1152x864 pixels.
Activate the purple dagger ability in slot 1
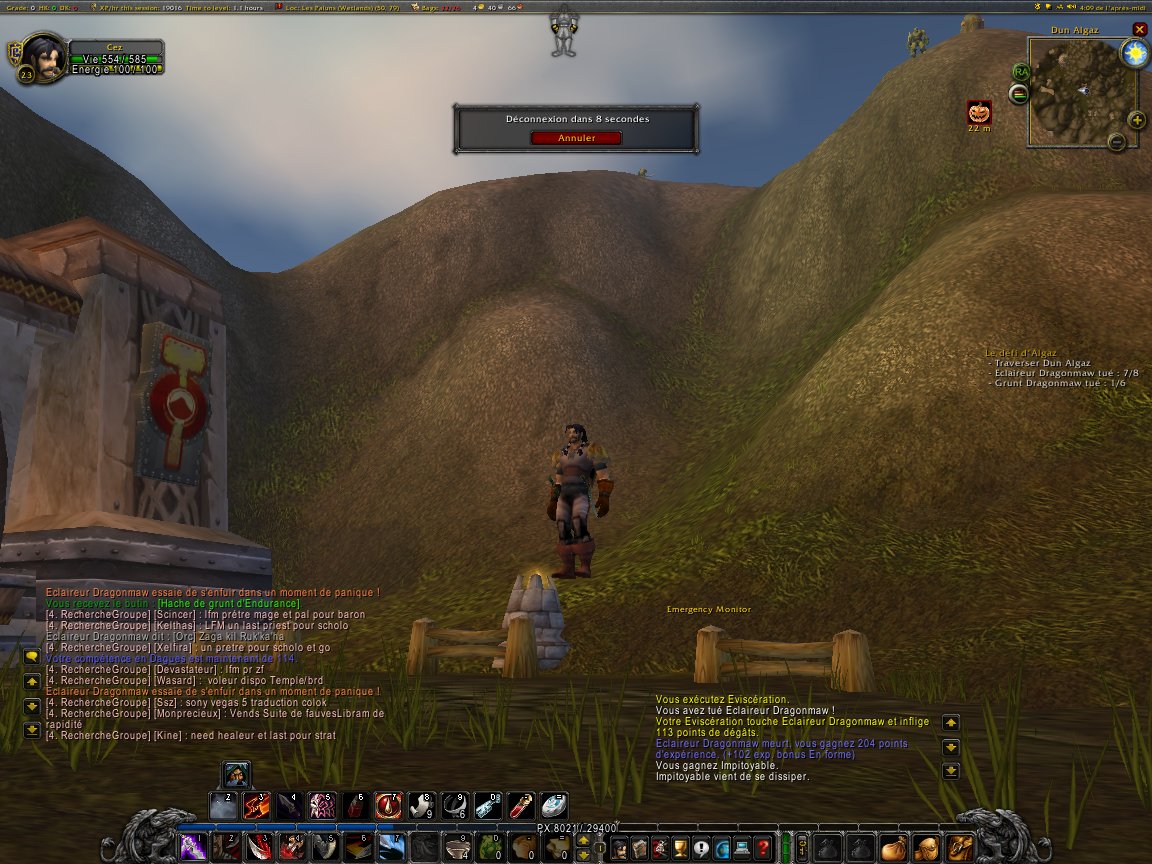tap(193, 848)
